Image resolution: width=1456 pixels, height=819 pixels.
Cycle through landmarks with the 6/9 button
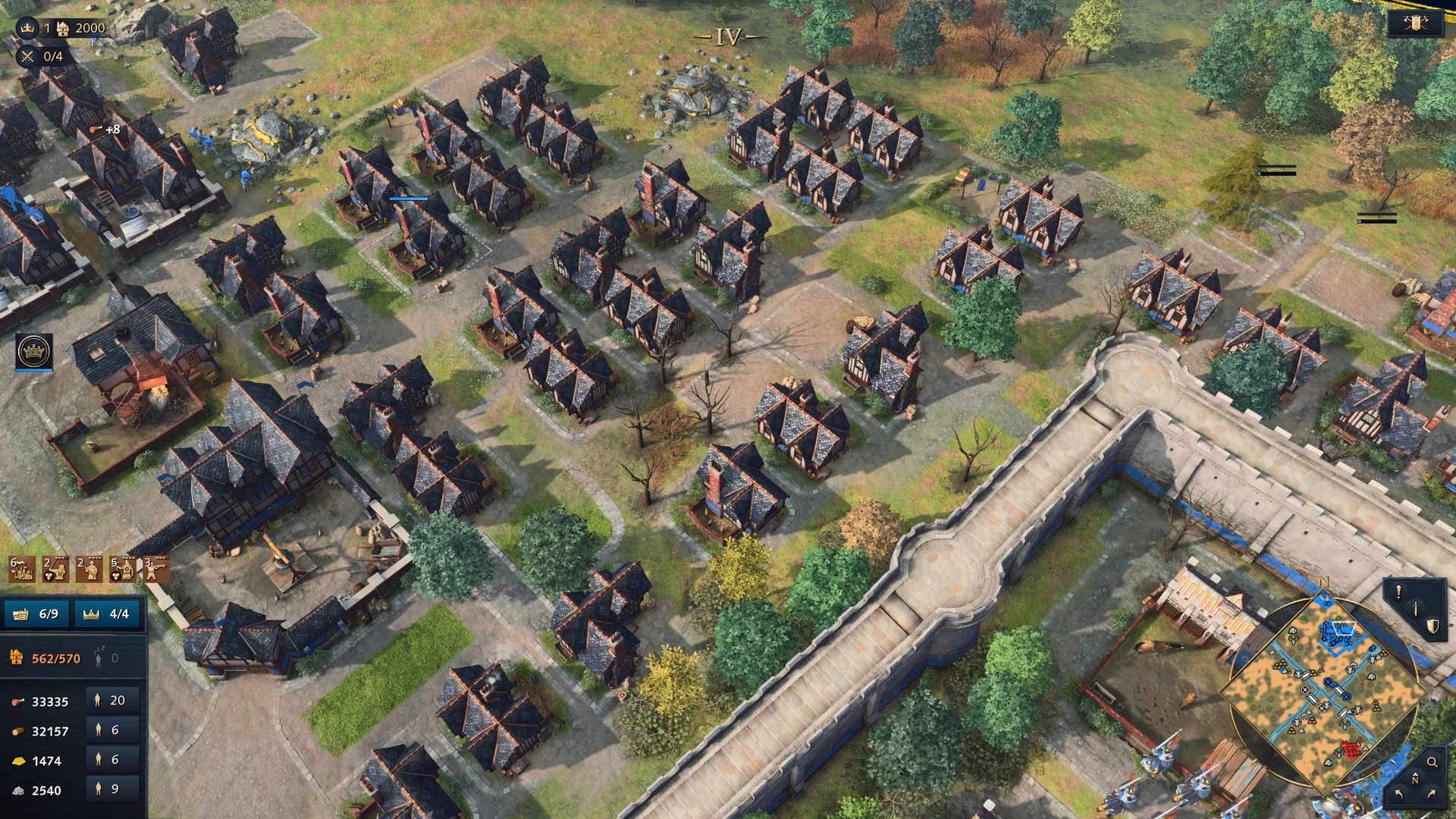click(x=38, y=613)
